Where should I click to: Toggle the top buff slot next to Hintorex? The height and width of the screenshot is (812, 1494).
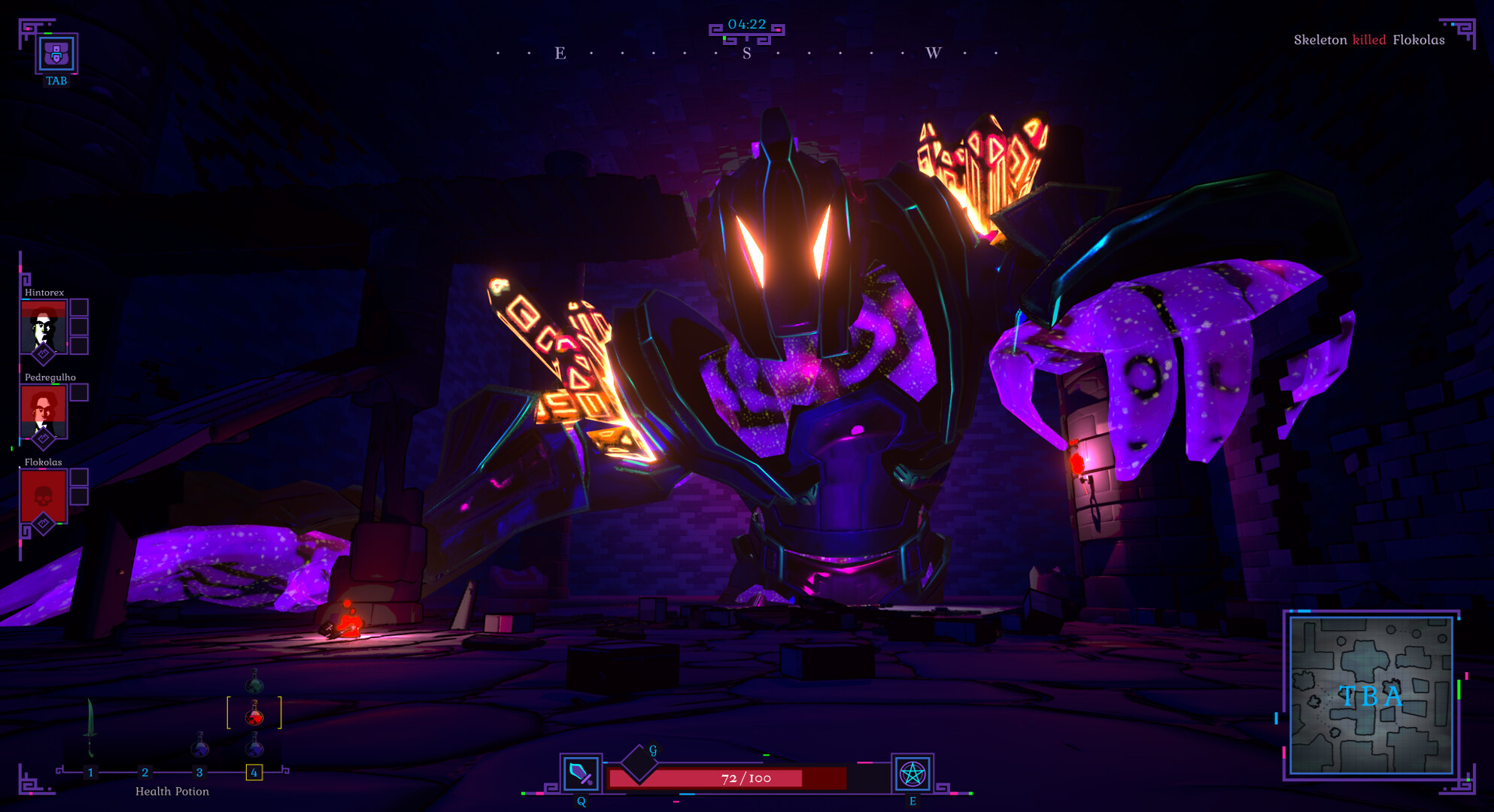(x=80, y=308)
